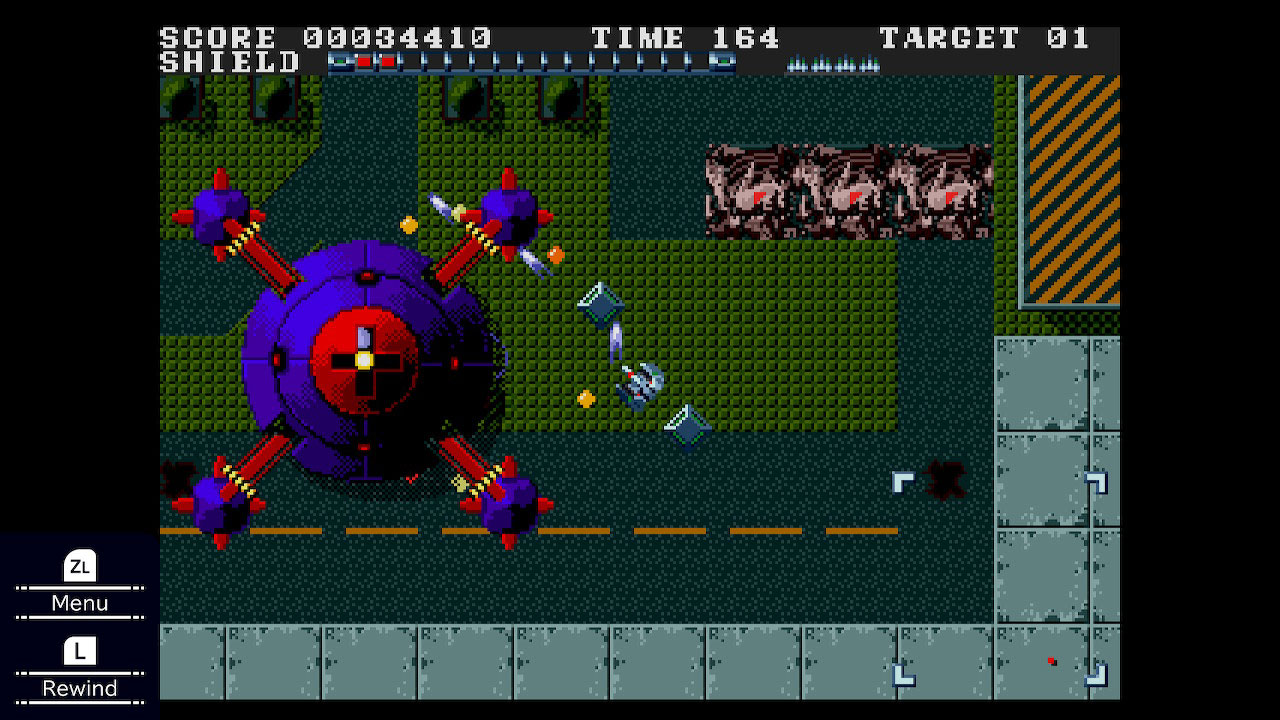Click the TIME 164 counter
The image size is (1280, 720).
point(688,38)
